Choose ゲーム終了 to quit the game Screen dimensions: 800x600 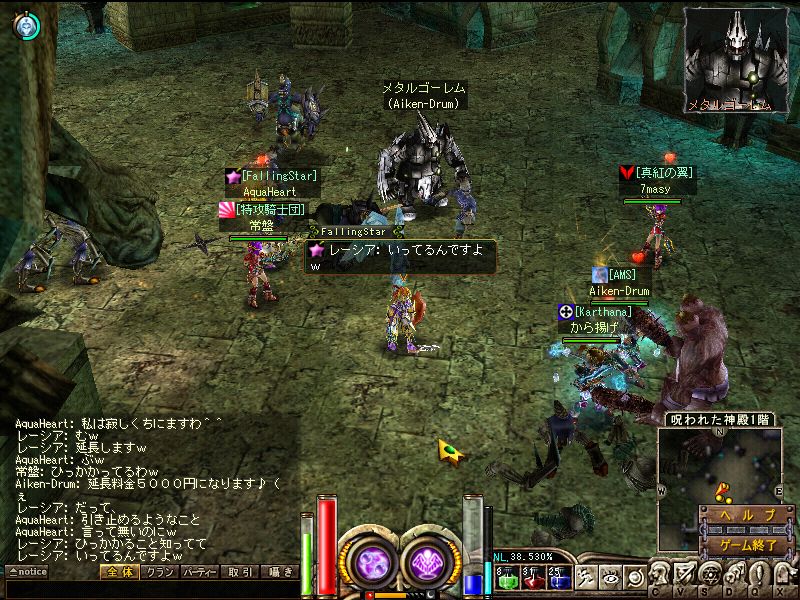(741, 546)
